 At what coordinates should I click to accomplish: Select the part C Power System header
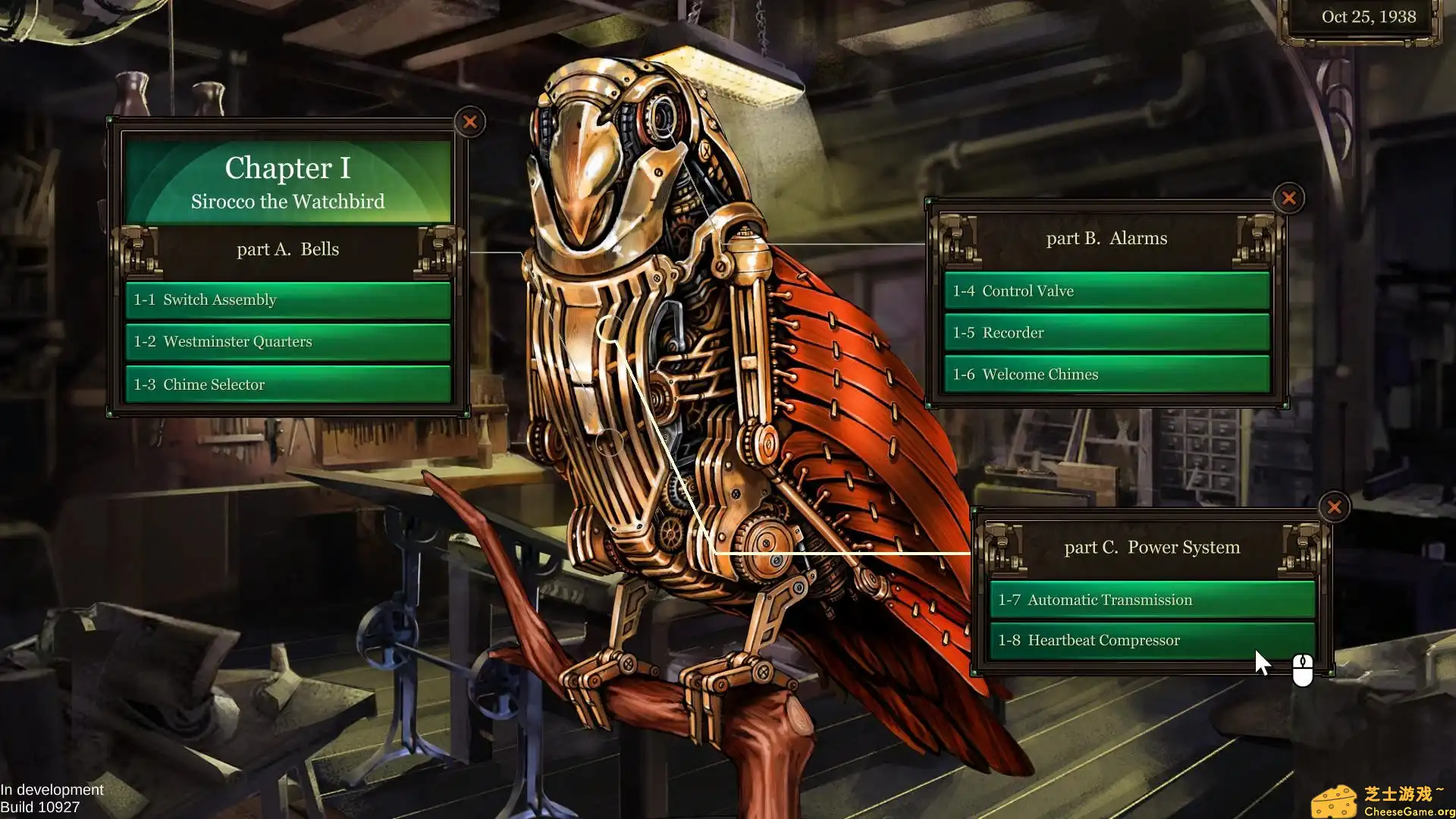coord(1153,547)
